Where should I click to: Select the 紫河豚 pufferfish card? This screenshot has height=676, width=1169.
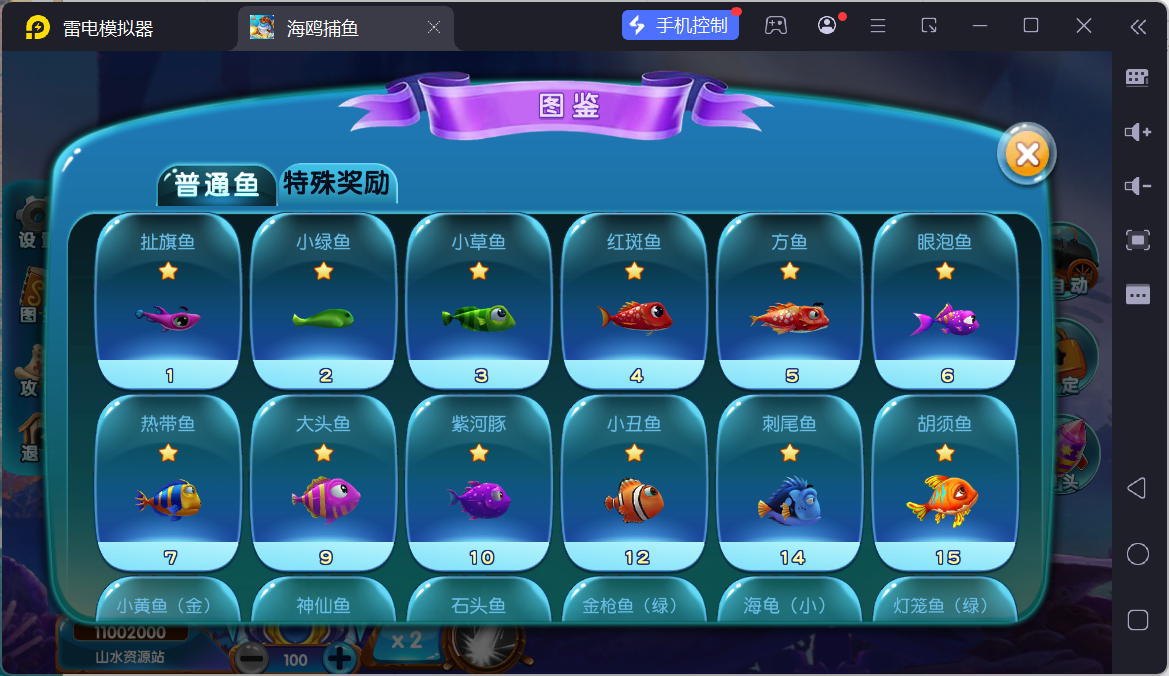tap(479, 482)
